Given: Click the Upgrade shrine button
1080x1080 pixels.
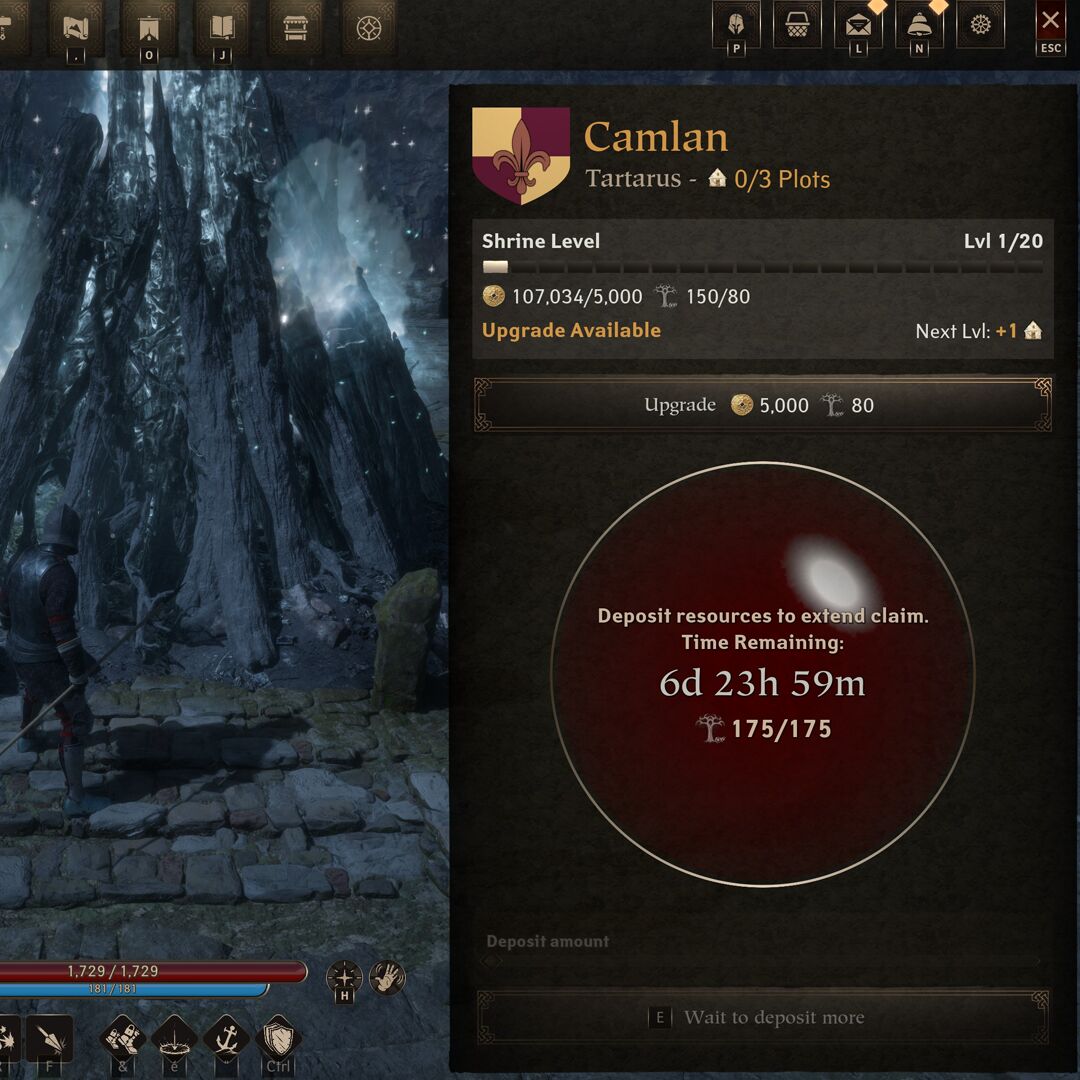Looking at the screenshot, I should (762, 405).
